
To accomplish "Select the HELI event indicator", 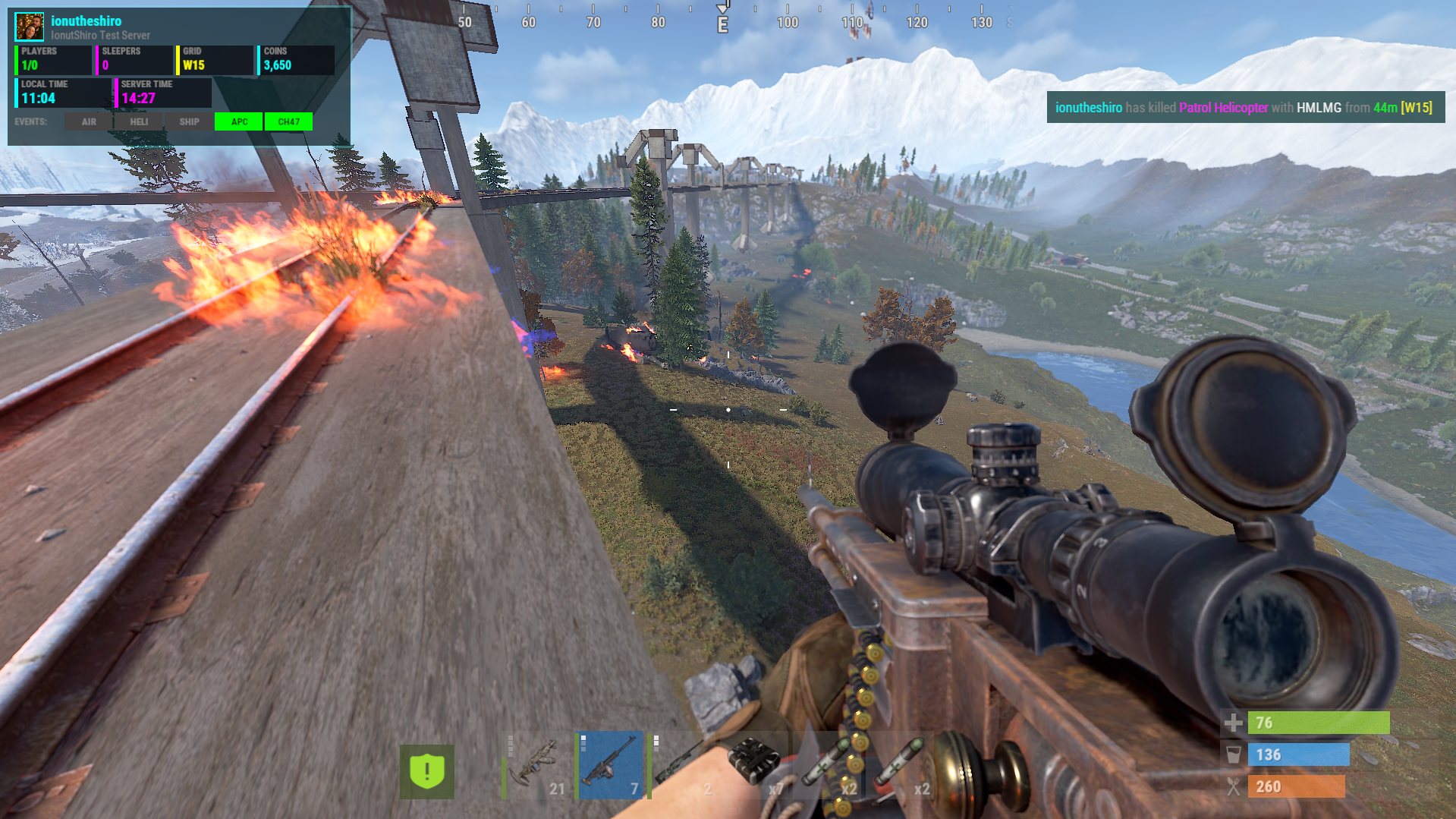I will 139,121.
